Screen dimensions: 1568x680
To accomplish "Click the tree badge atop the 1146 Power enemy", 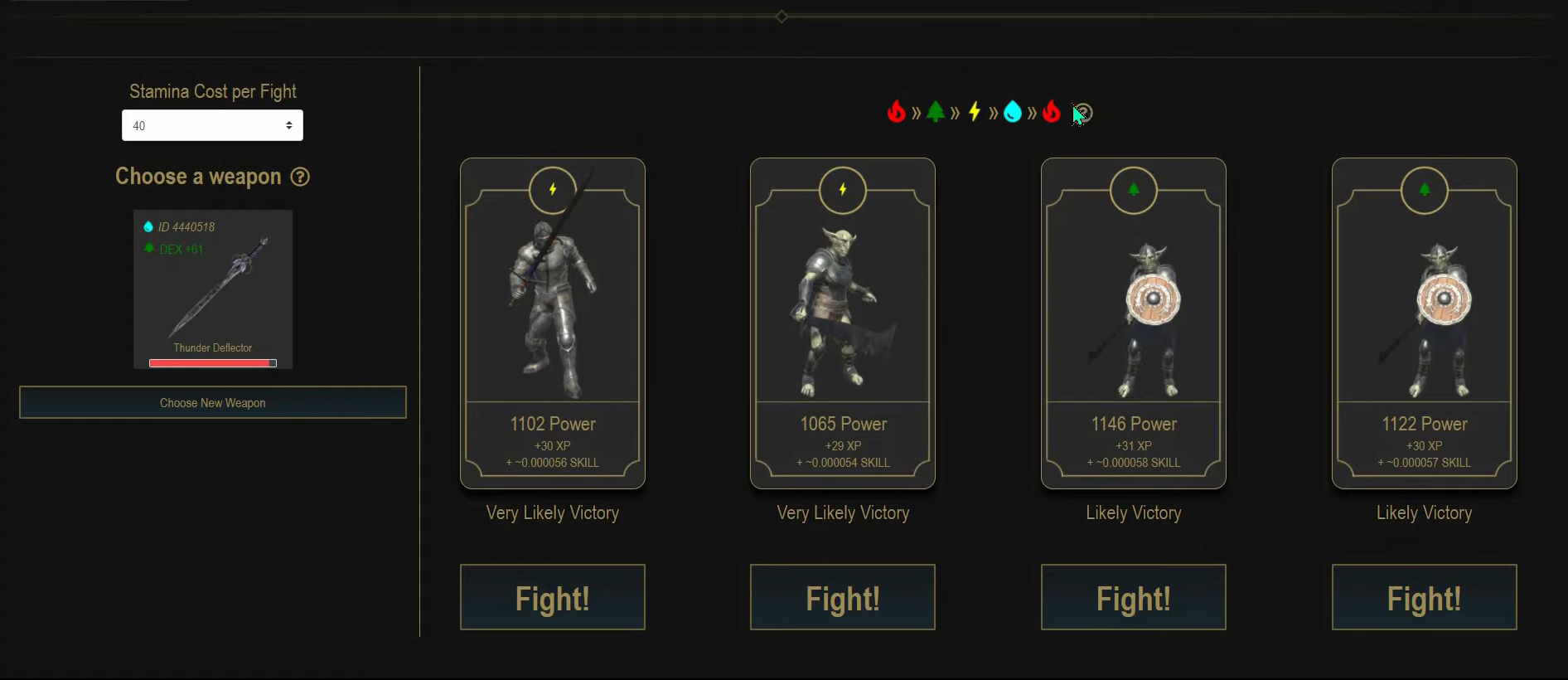I will coord(1133,190).
